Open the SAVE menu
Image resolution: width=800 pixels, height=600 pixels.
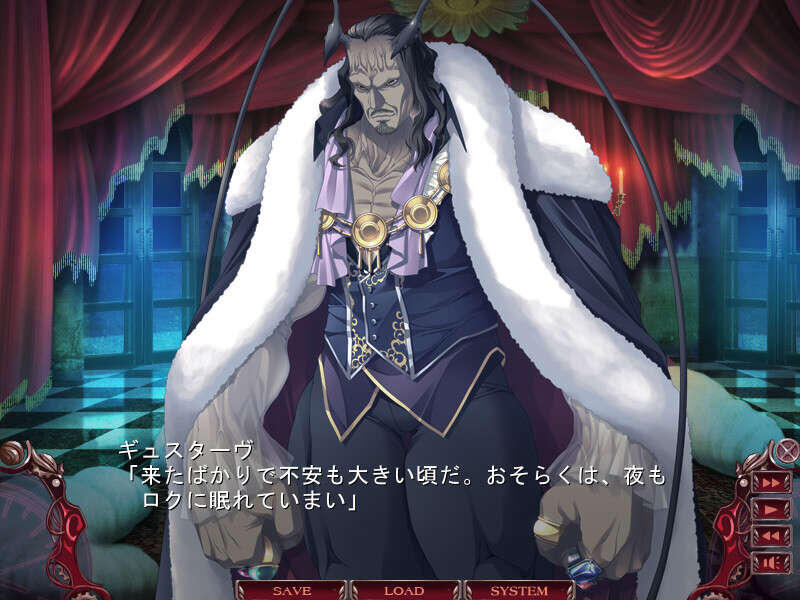[292, 590]
